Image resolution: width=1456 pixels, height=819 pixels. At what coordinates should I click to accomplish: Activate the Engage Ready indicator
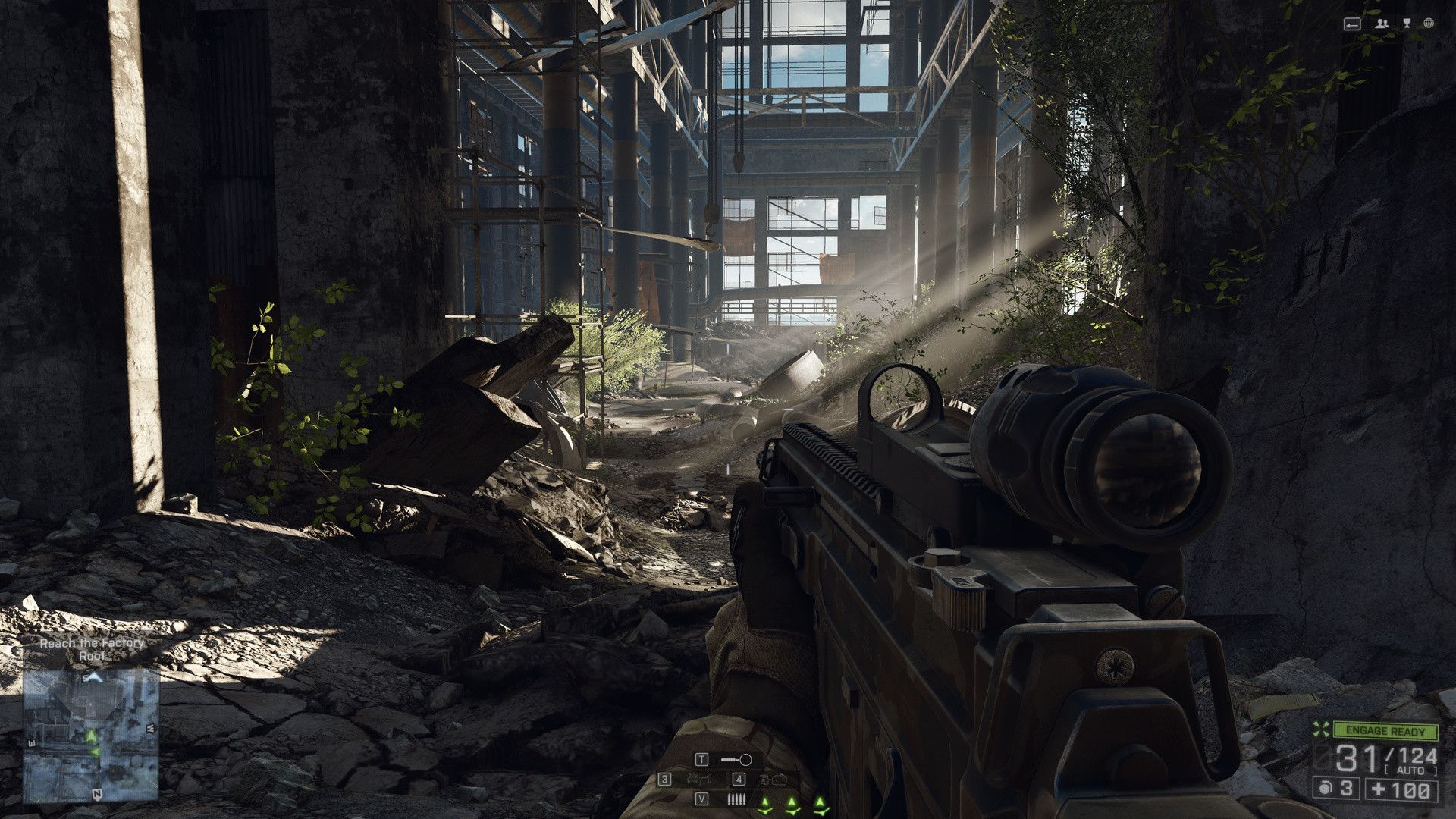[1386, 731]
